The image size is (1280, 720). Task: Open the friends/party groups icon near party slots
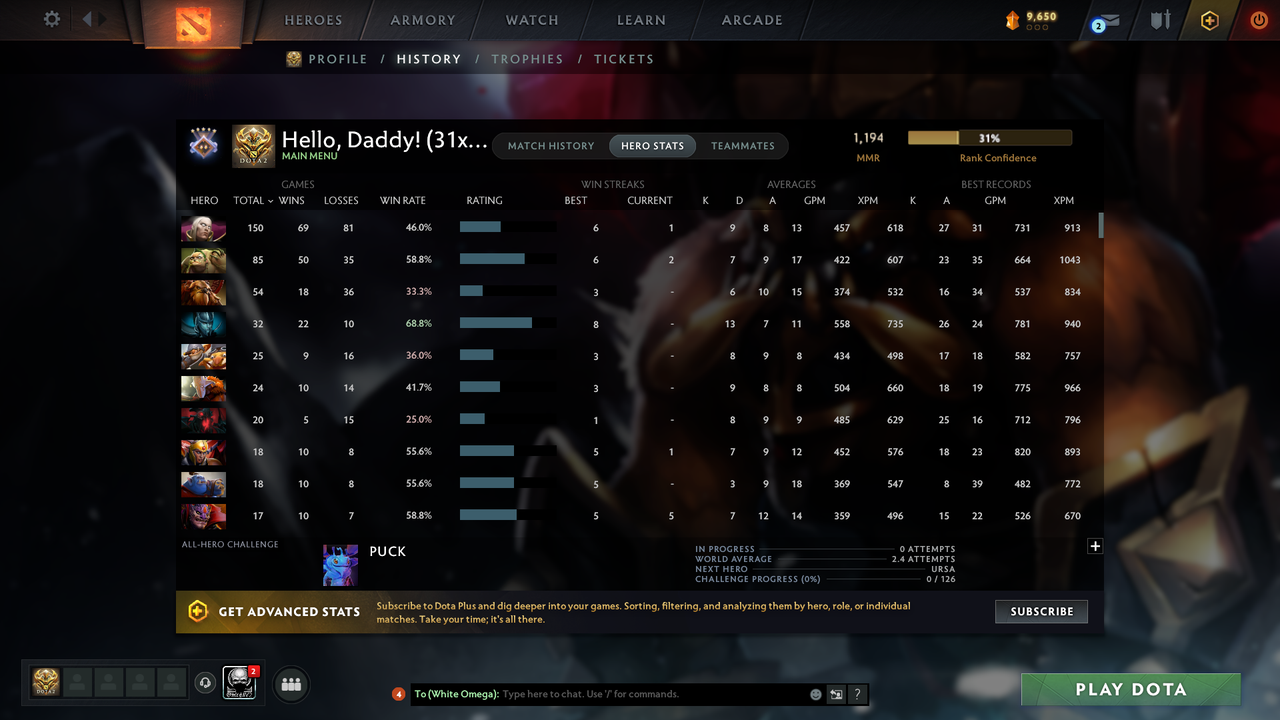tap(290, 683)
